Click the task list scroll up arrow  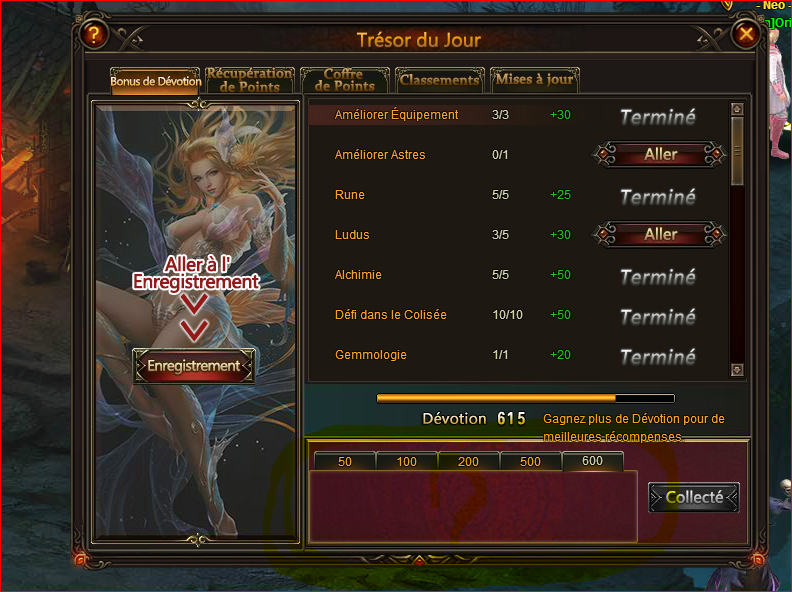tap(738, 109)
